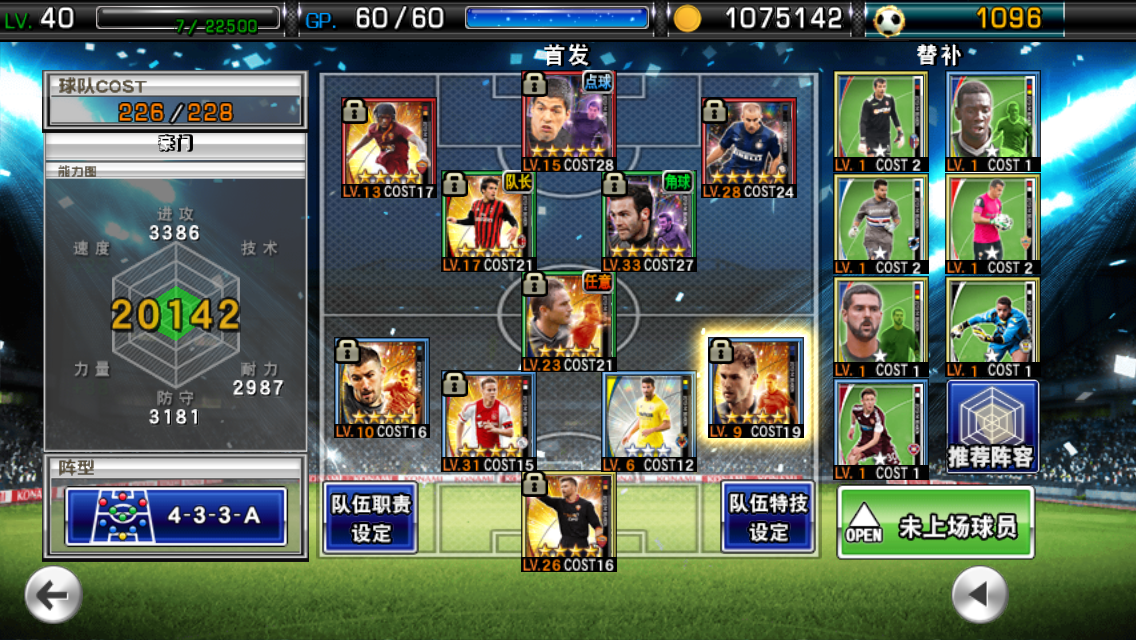Click the round triangle button at bottom right
Viewport: 1136px width, 640px height.
coord(979,595)
